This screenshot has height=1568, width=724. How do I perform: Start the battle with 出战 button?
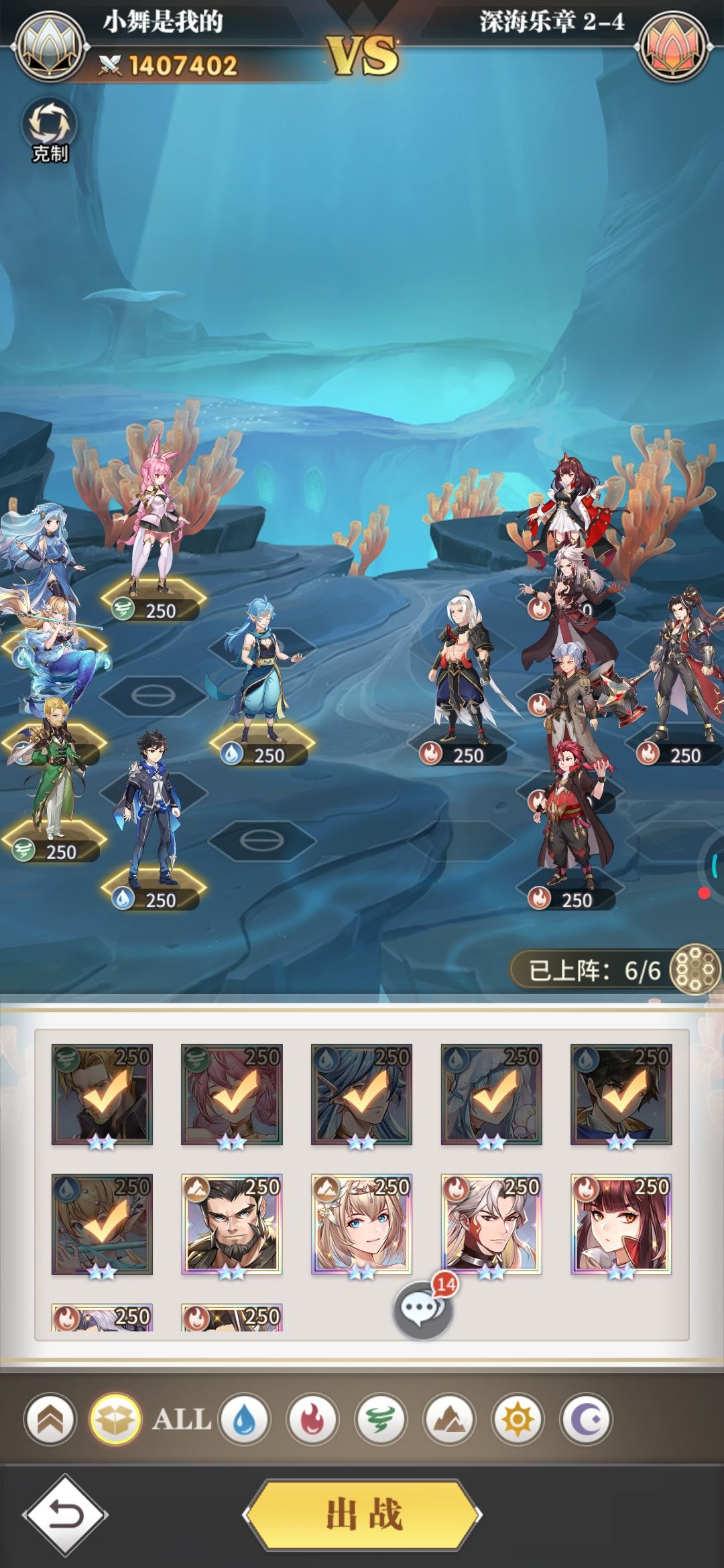click(x=363, y=1514)
